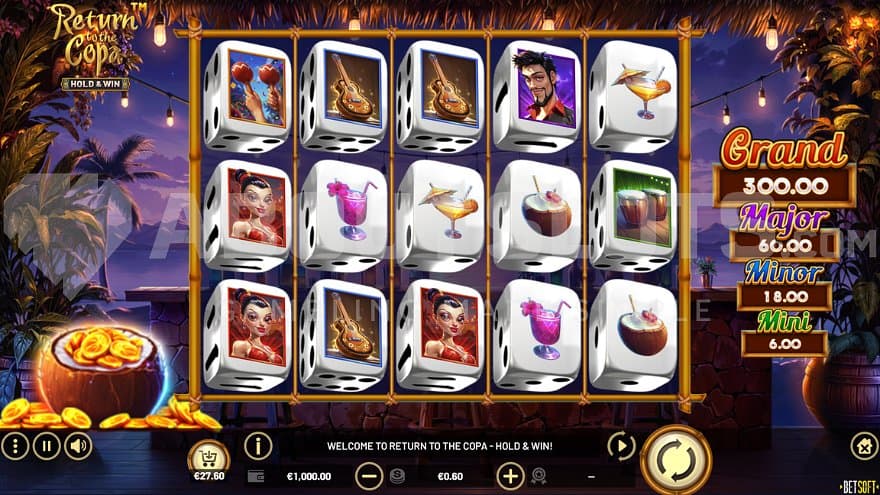Increase the bet with the plus button
The height and width of the screenshot is (495, 880).
[510, 477]
